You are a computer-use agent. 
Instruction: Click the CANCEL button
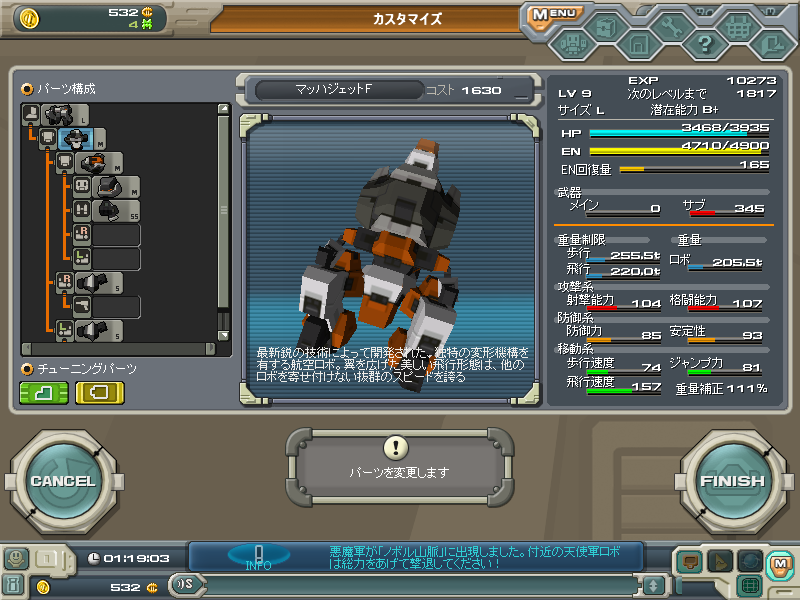click(62, 481)
